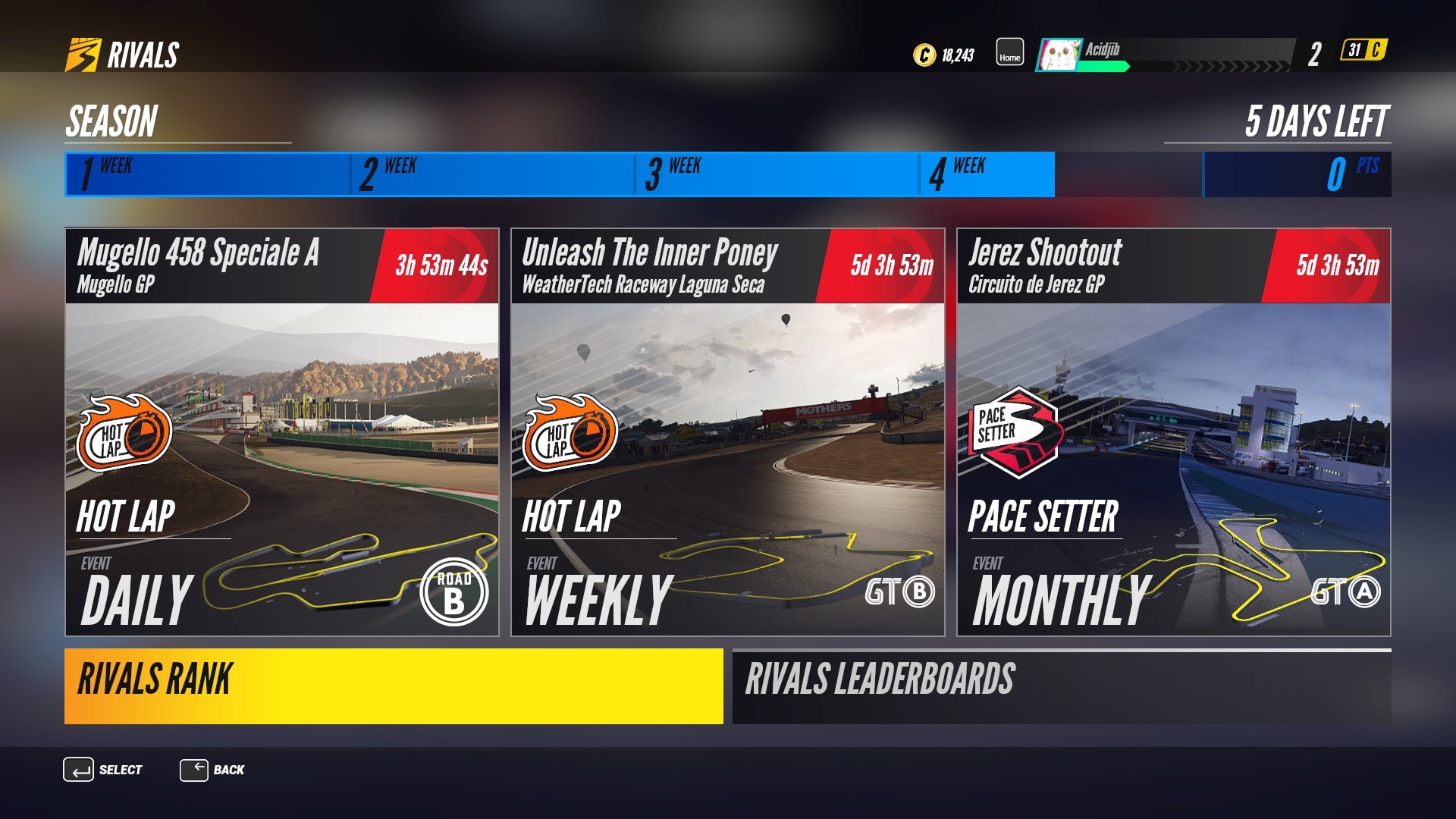The height and width of the screenshot is (819, 1456).
Task: Open the Acidjib player profile banner
Action: pos(1165,55)
